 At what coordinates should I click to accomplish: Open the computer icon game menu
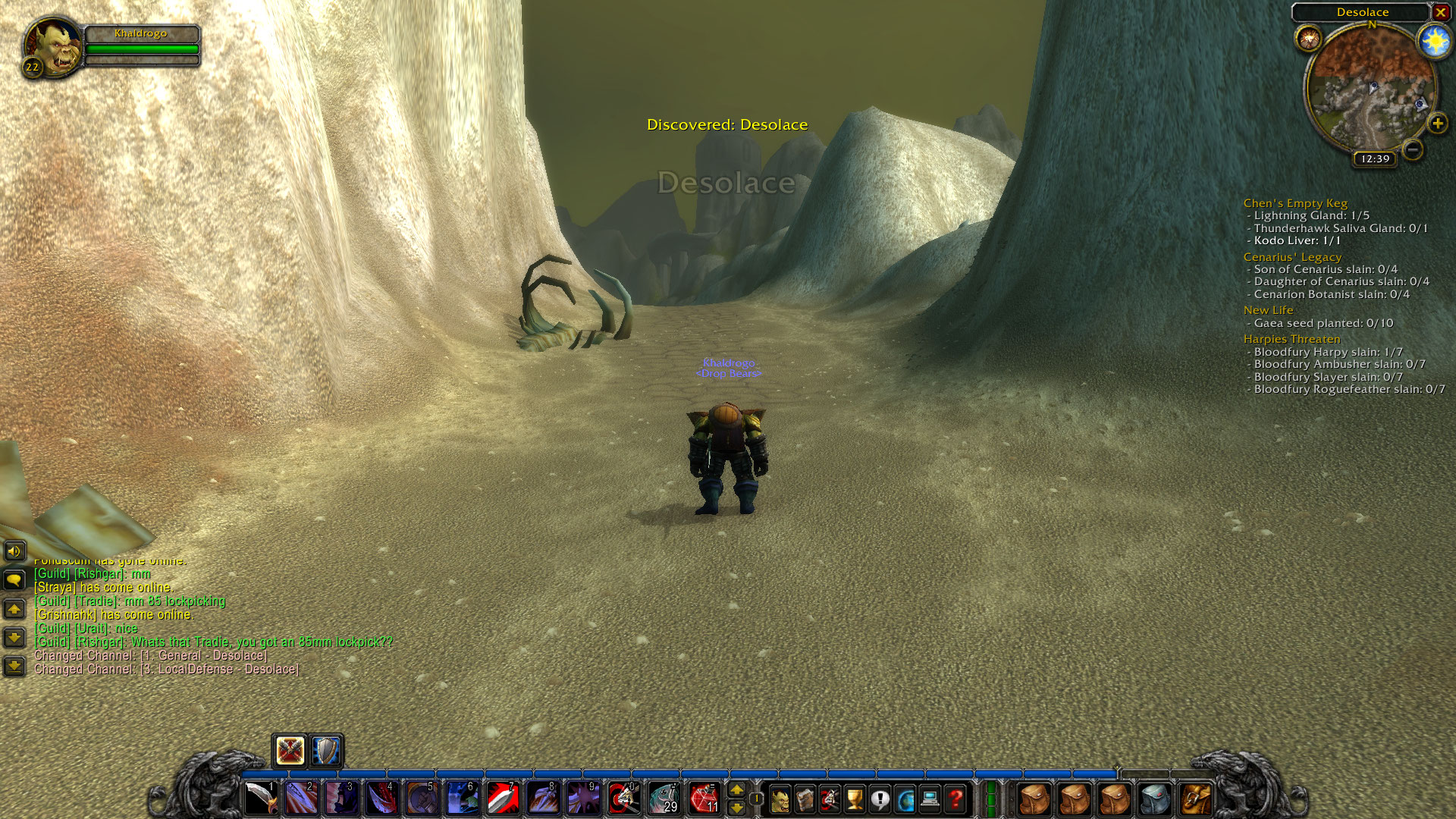[x=930, y=799]
